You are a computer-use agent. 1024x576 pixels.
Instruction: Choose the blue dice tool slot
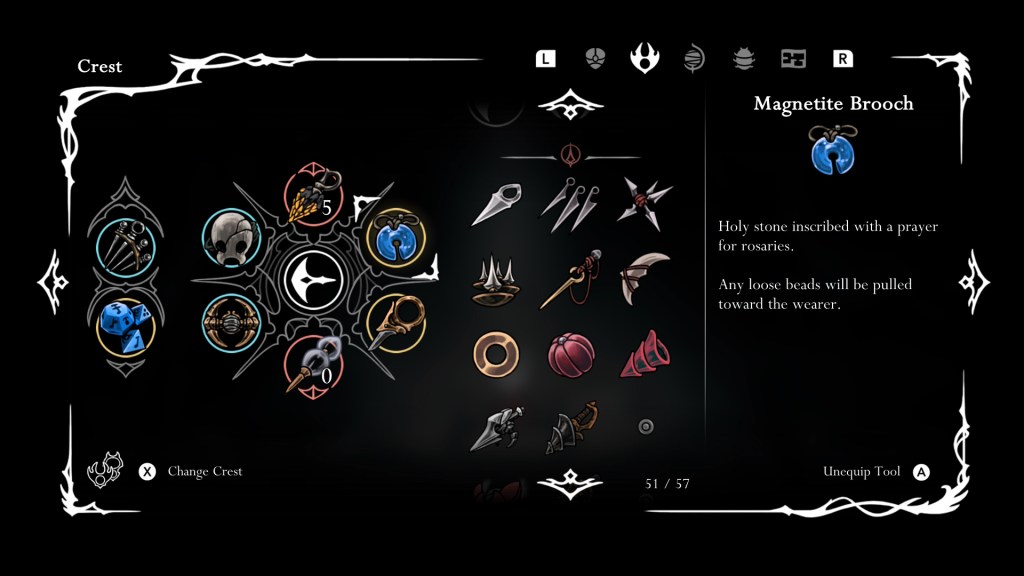coord(125,326)
